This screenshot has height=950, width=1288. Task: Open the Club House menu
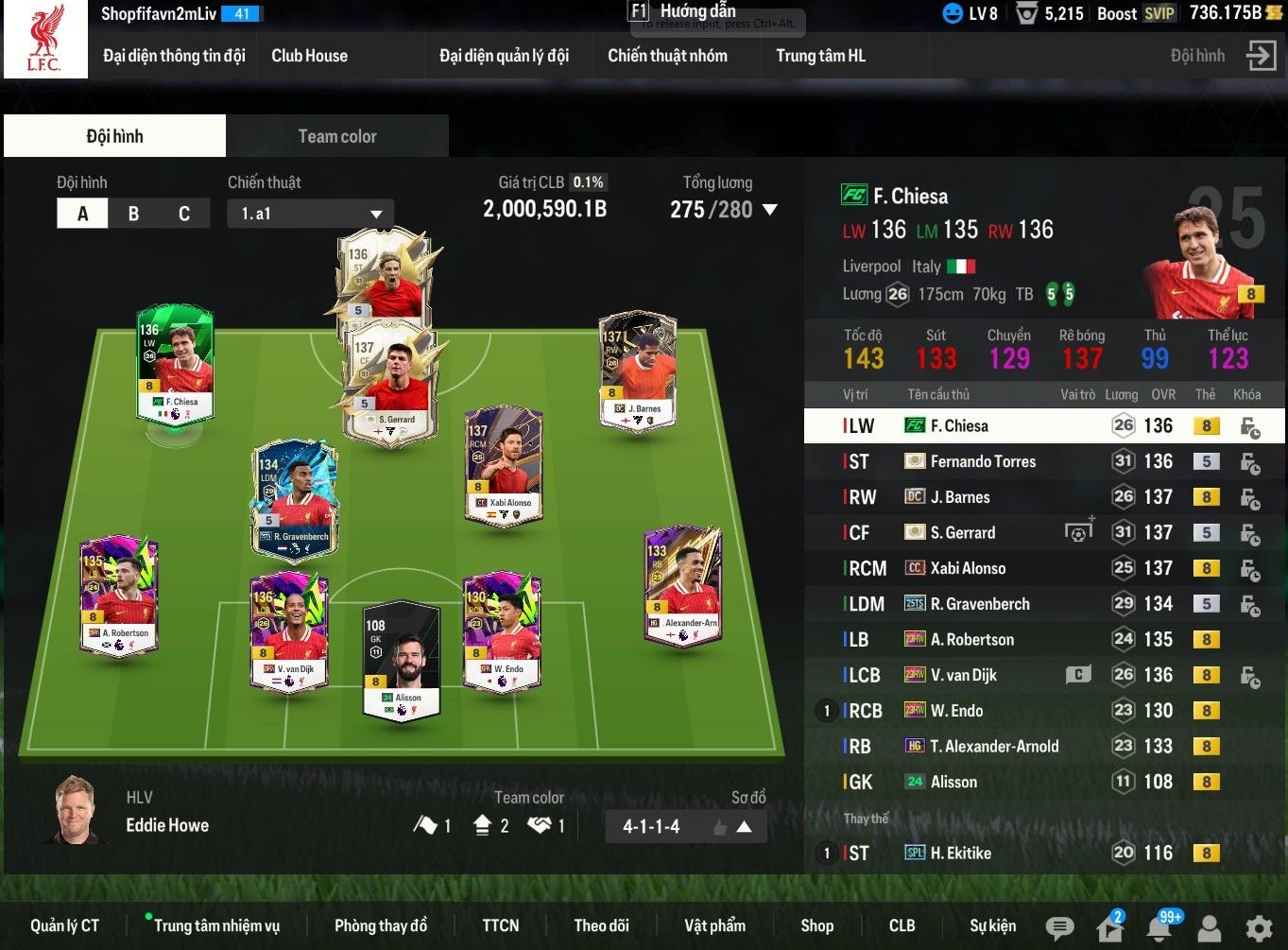(x=309, y=56)
